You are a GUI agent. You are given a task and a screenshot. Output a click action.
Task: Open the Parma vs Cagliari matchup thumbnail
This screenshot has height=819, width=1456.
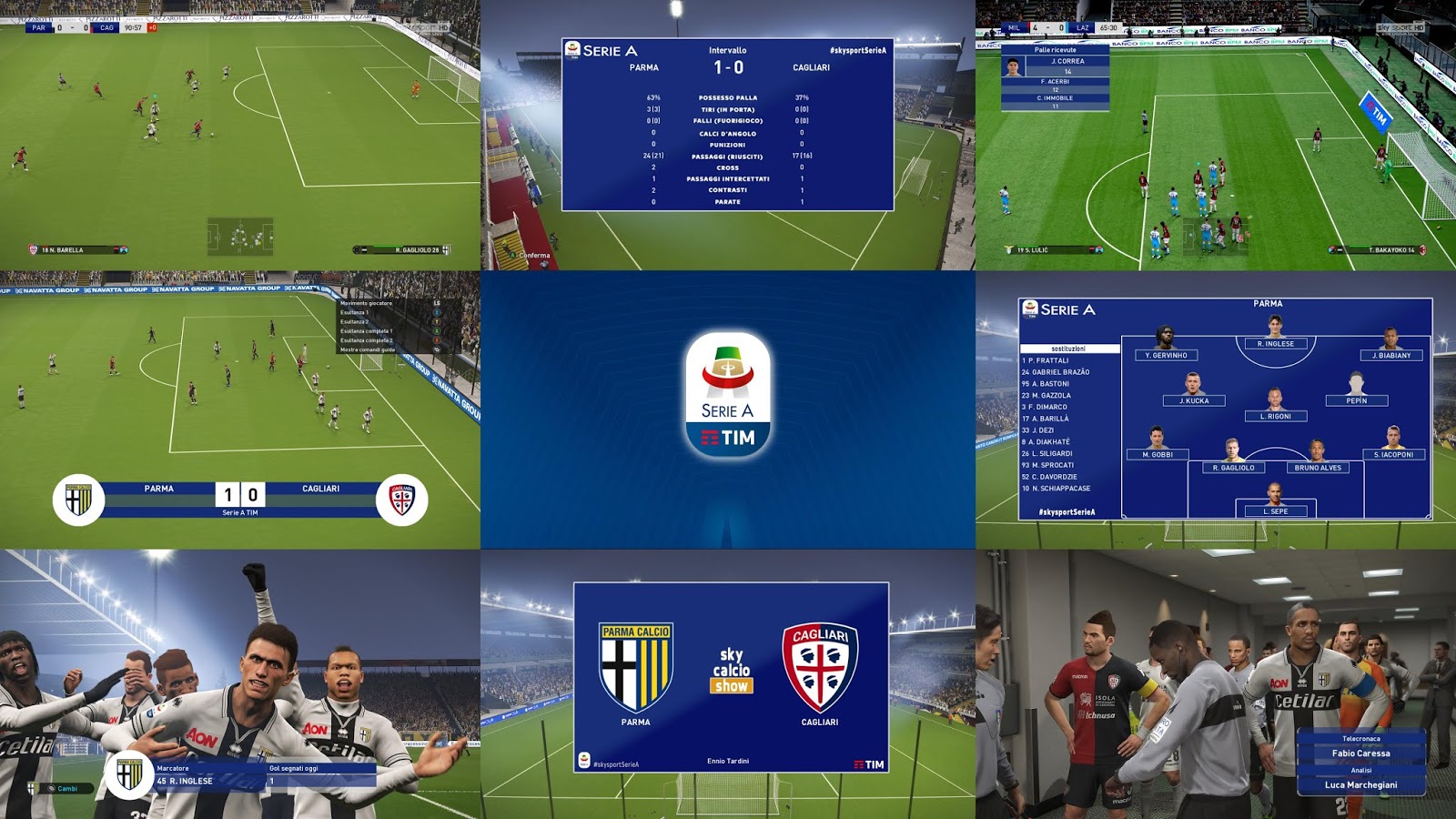pyautogui.click(x=730, y=677)
